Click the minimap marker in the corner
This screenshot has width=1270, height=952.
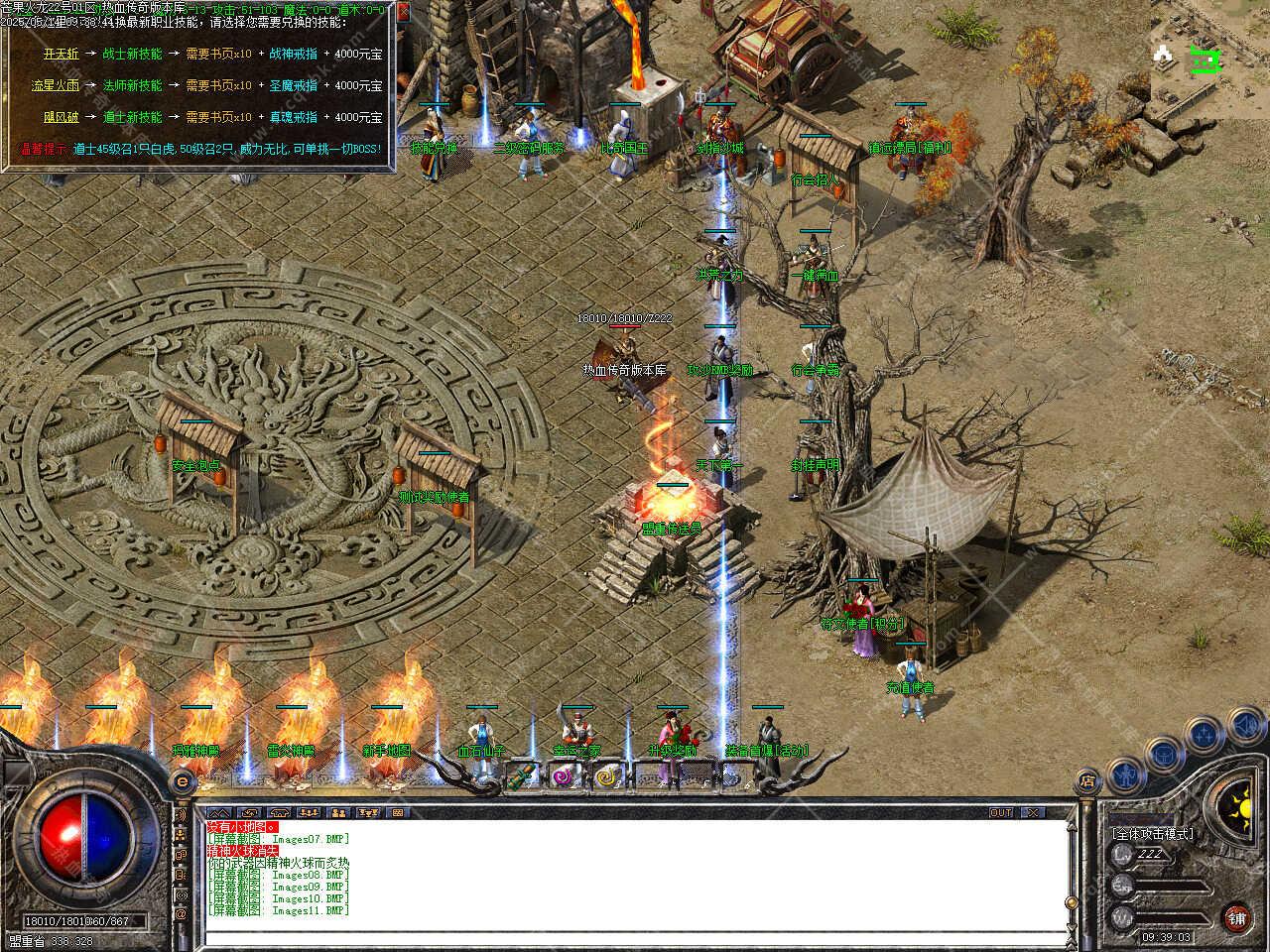[x=1206, y=61]
